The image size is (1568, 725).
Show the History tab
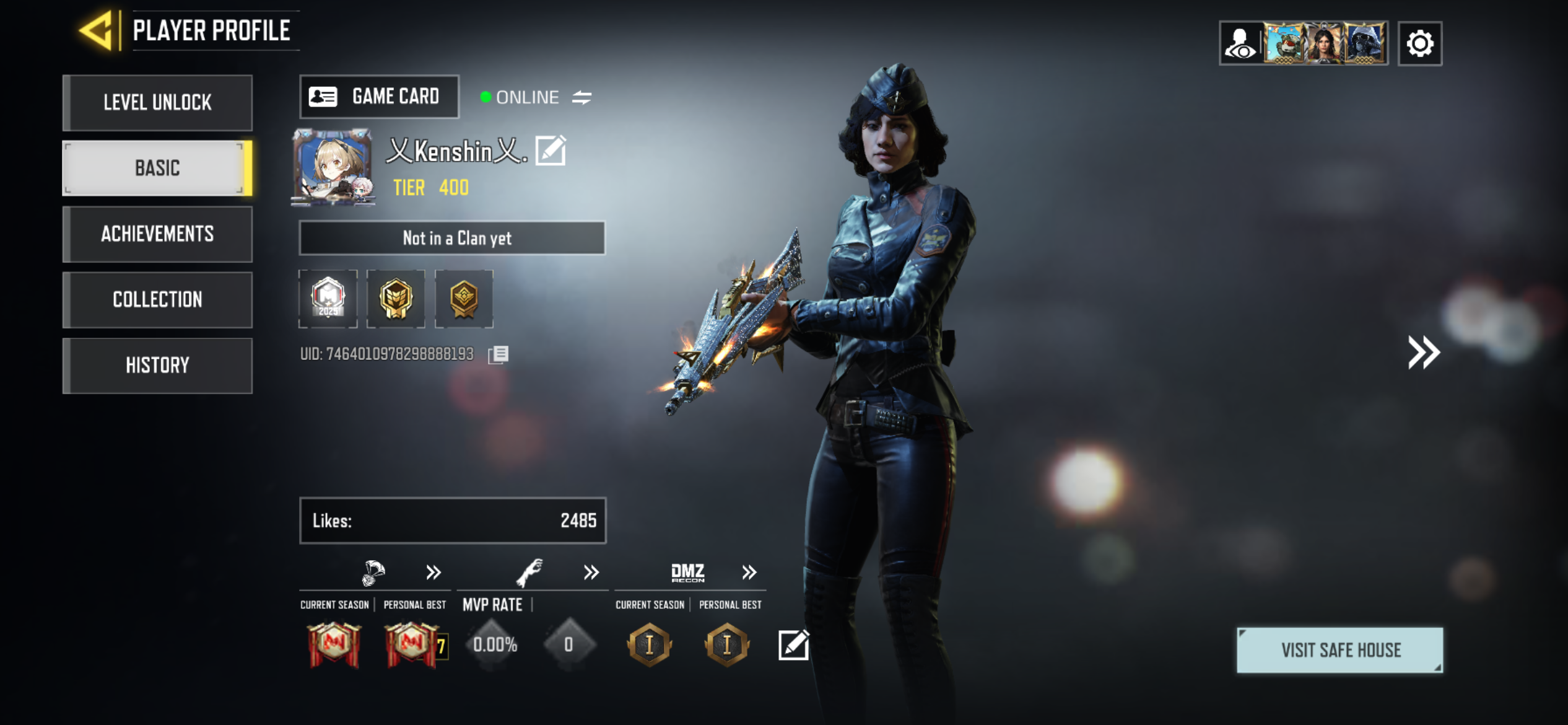[x=157, y=365]
